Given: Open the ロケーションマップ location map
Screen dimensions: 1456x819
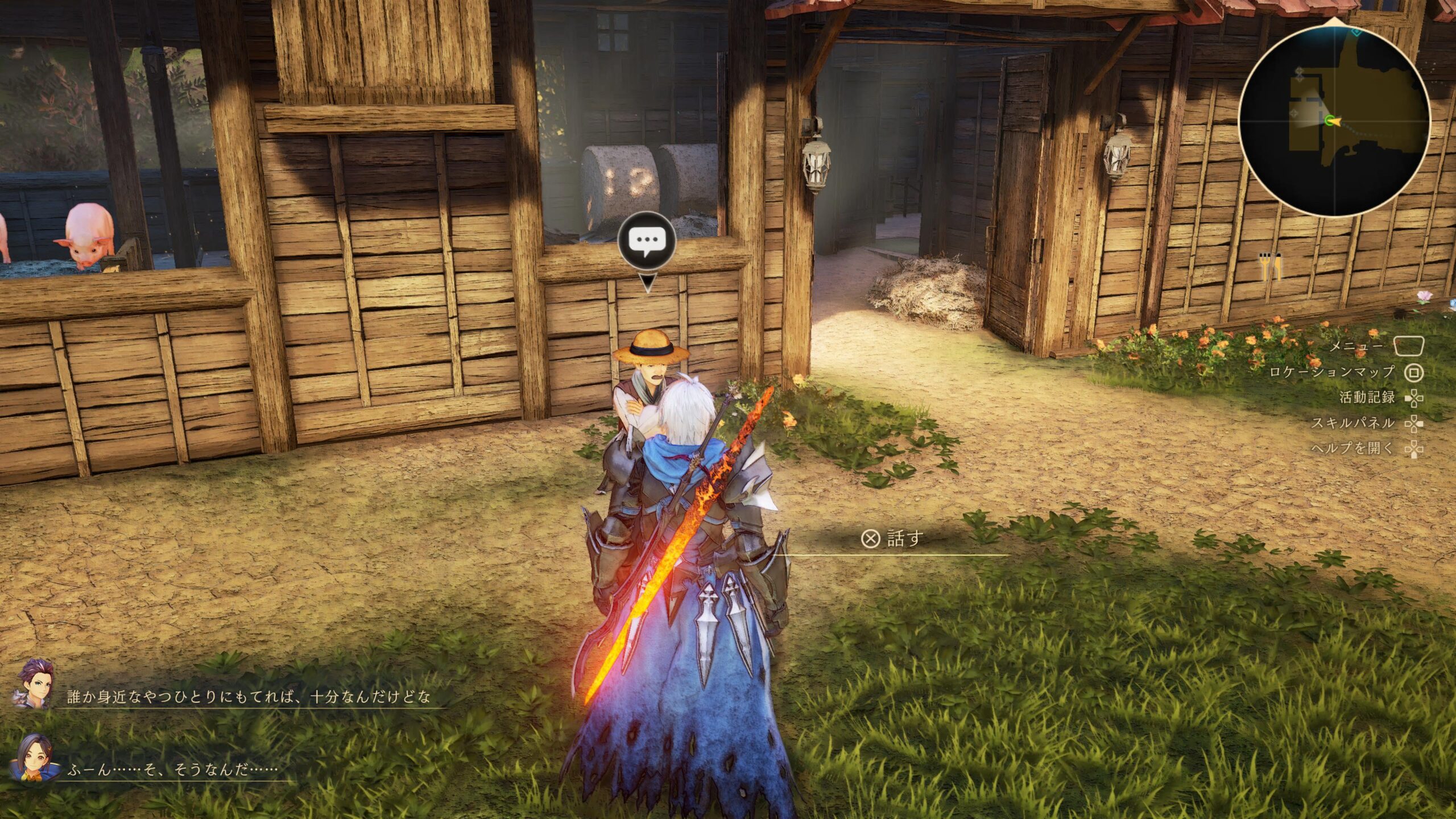Looking at the screenshot, I should [1332, 373].
